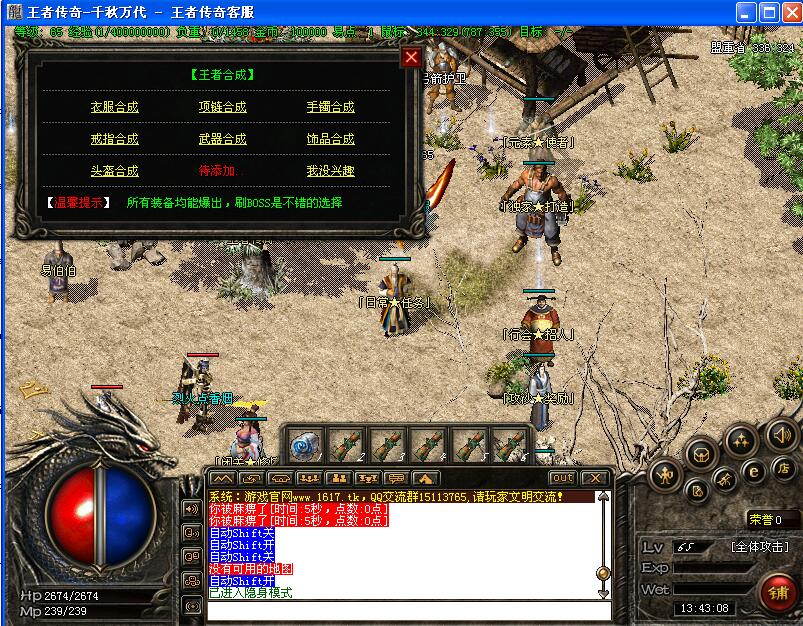Click the chat panel's out button

coord(562,478)
